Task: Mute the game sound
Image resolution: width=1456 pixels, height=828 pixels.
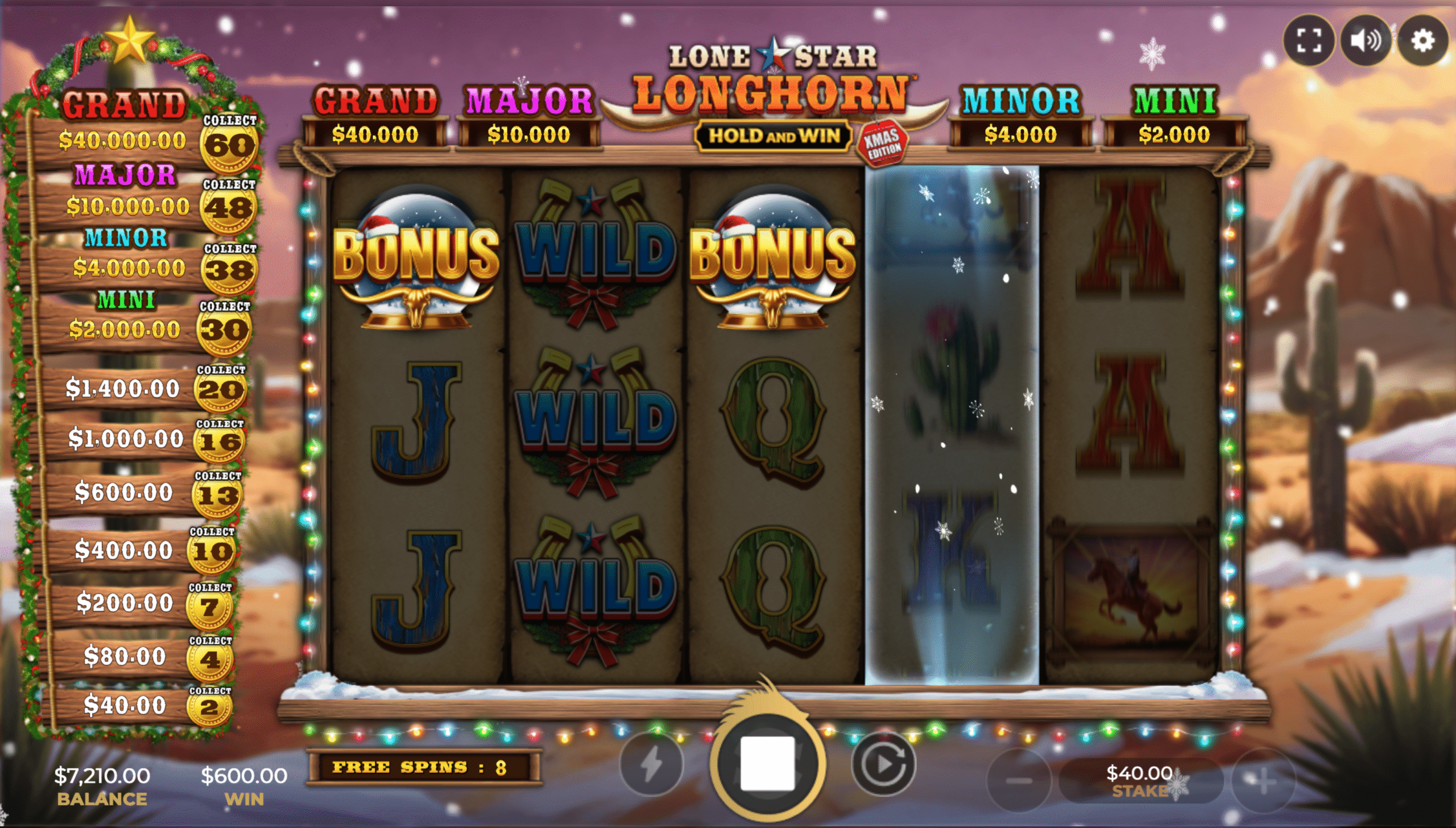Action: point(1366,41)
